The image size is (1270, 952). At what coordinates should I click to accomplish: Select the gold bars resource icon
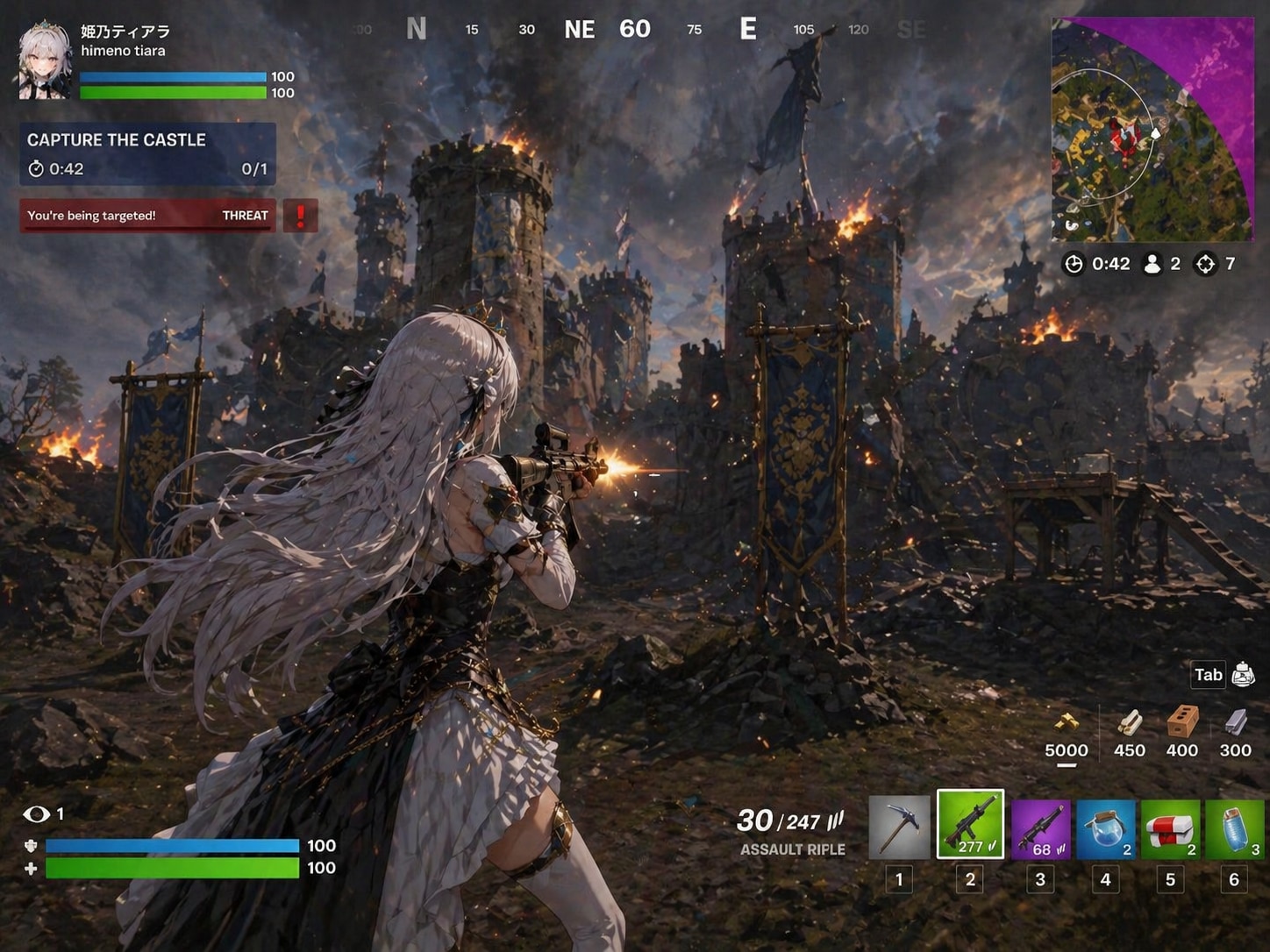(1066, 723)
